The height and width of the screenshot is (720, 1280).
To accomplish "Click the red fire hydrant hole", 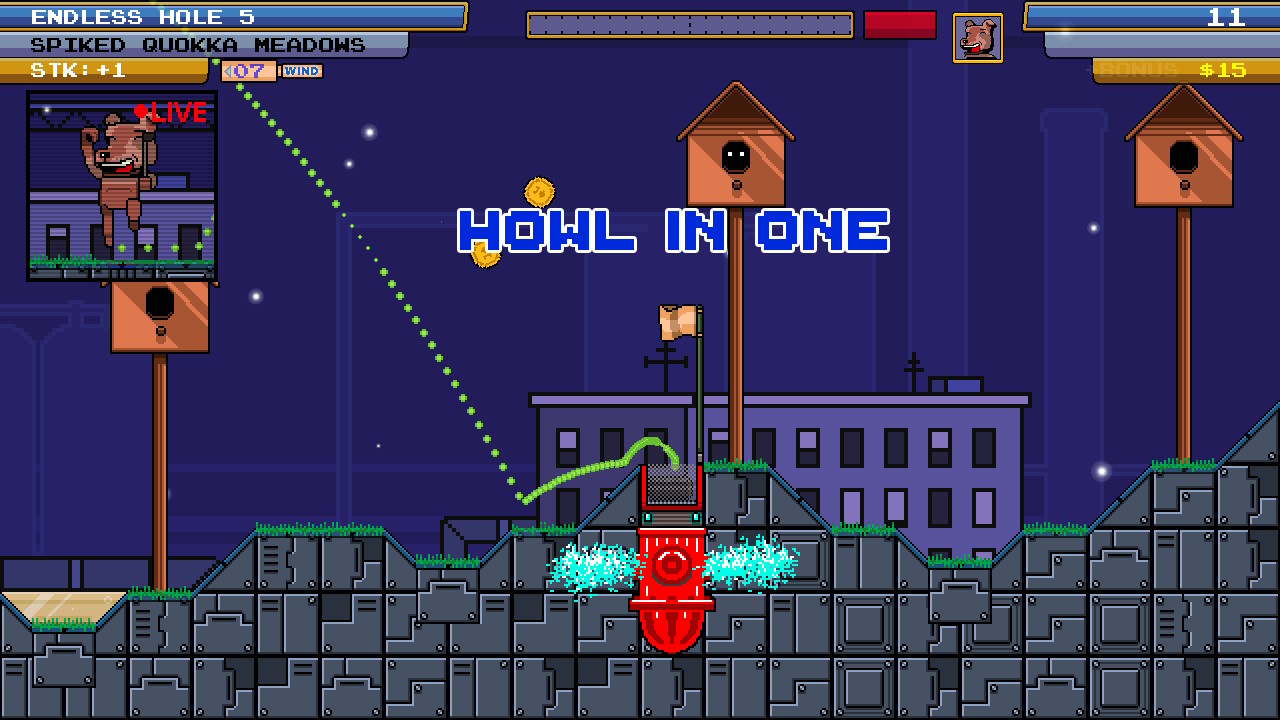I will coord(673,570).
